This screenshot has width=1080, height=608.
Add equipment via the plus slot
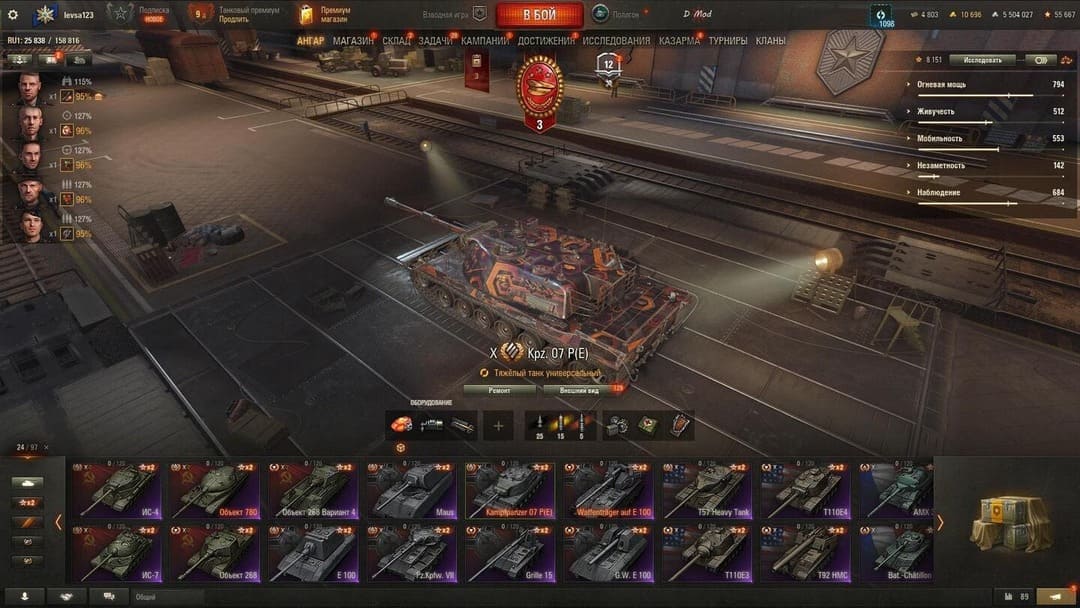pyautogui.click(x=498, y=425)
